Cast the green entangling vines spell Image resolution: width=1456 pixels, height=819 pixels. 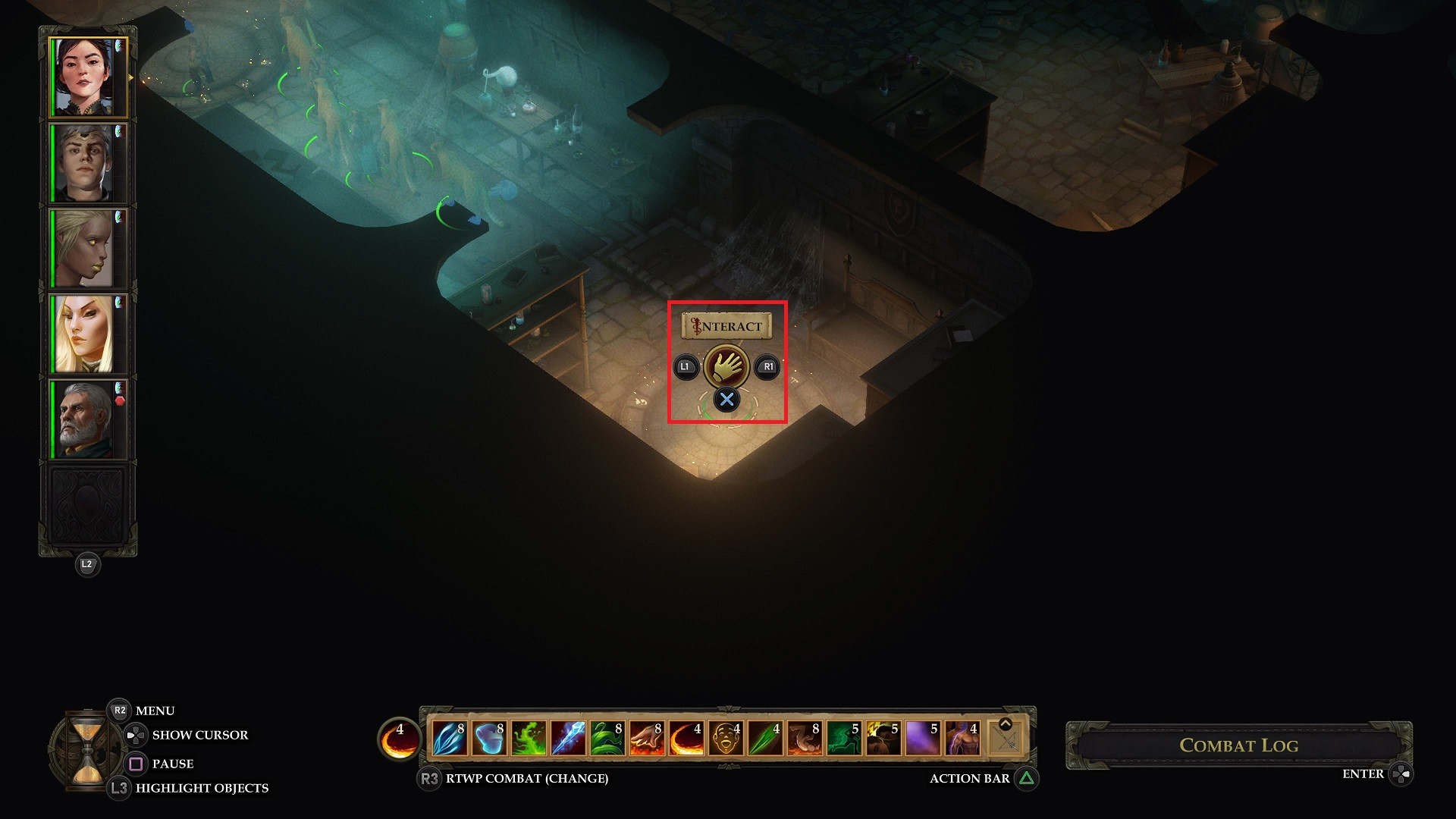[x=607, y=739]
